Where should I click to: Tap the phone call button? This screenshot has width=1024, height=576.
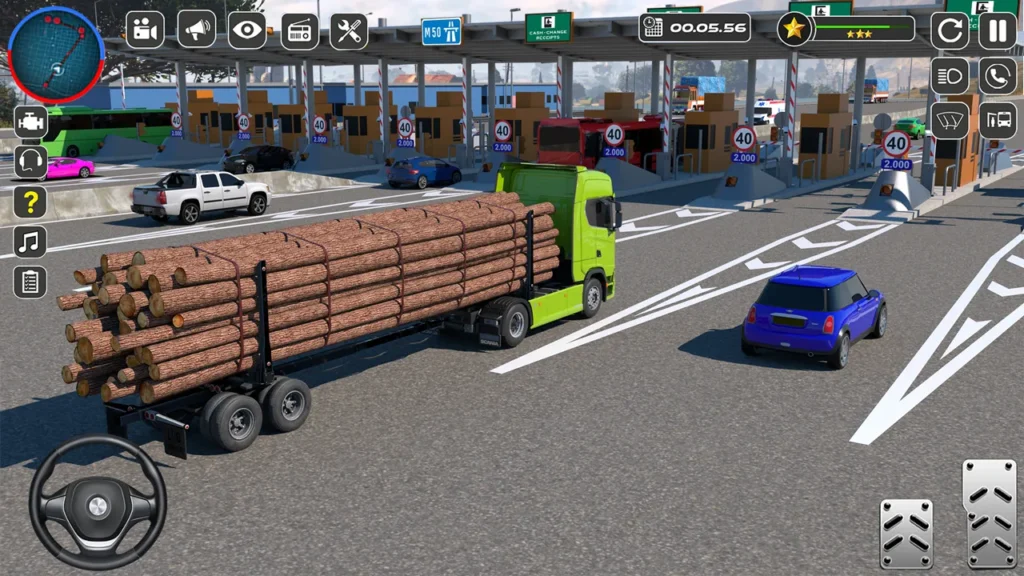pyautogui.click(x=997, y=76)
